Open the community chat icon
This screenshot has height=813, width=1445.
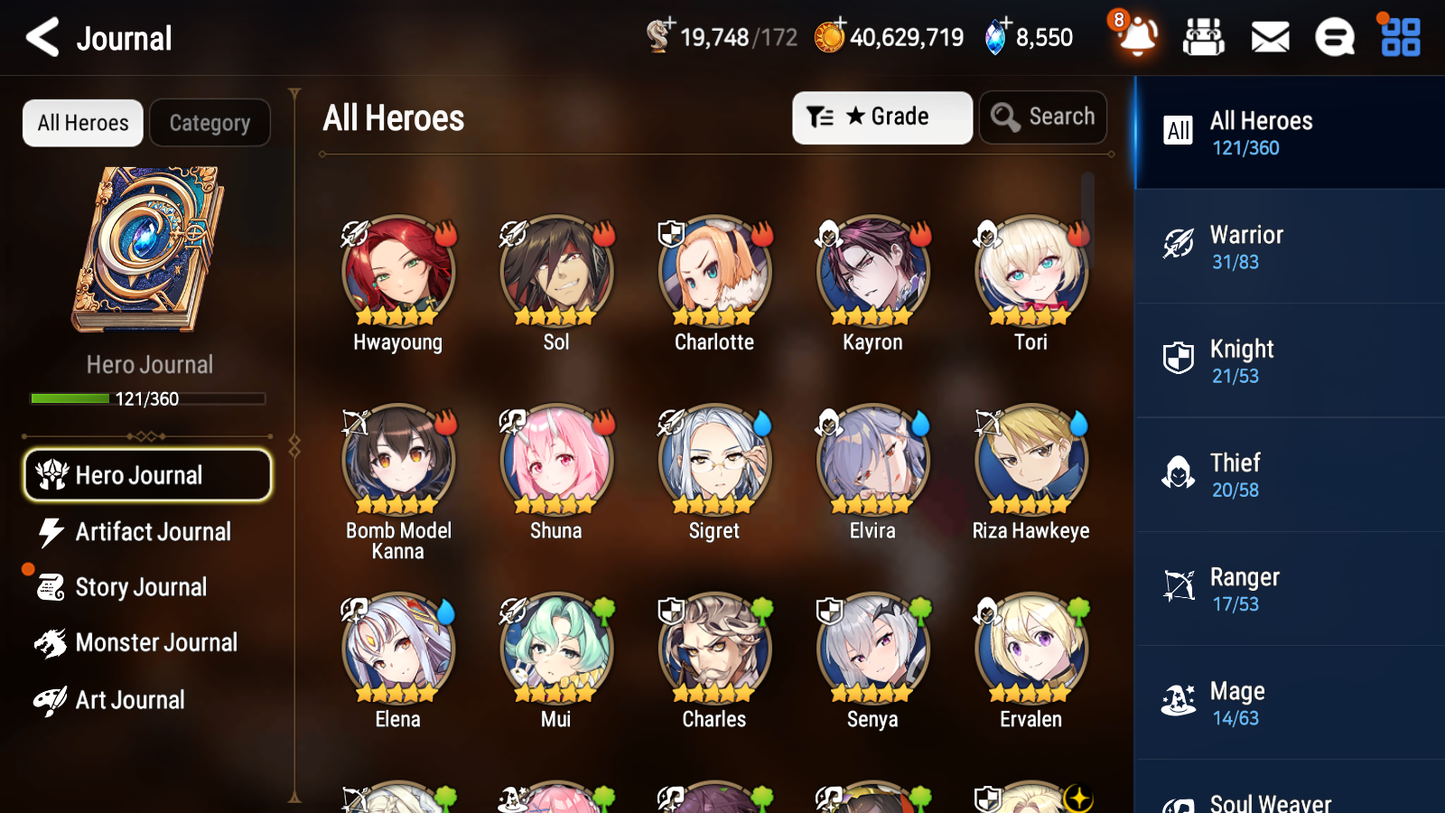pos(1334,36)
